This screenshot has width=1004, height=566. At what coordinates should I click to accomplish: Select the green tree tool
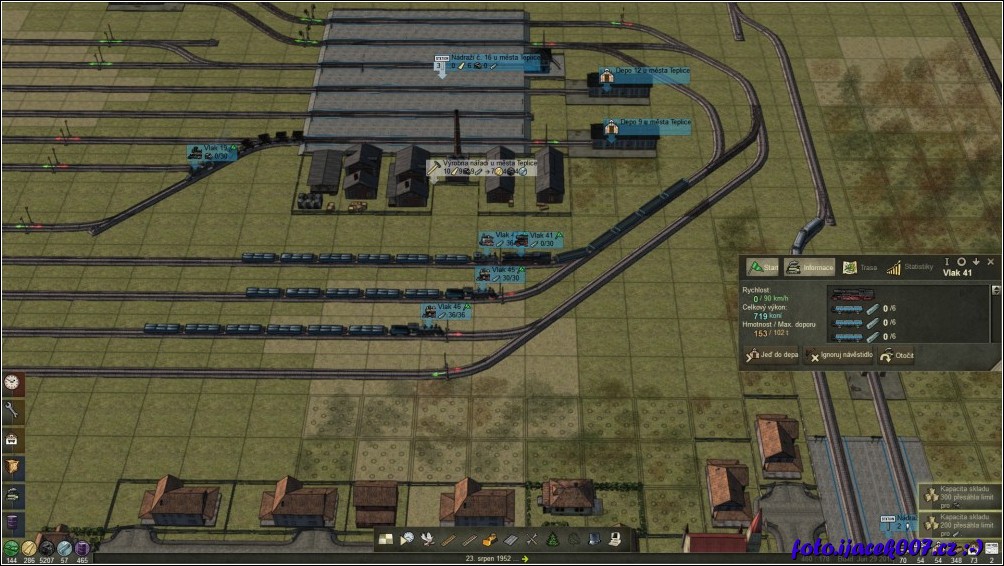click(553, 540)
